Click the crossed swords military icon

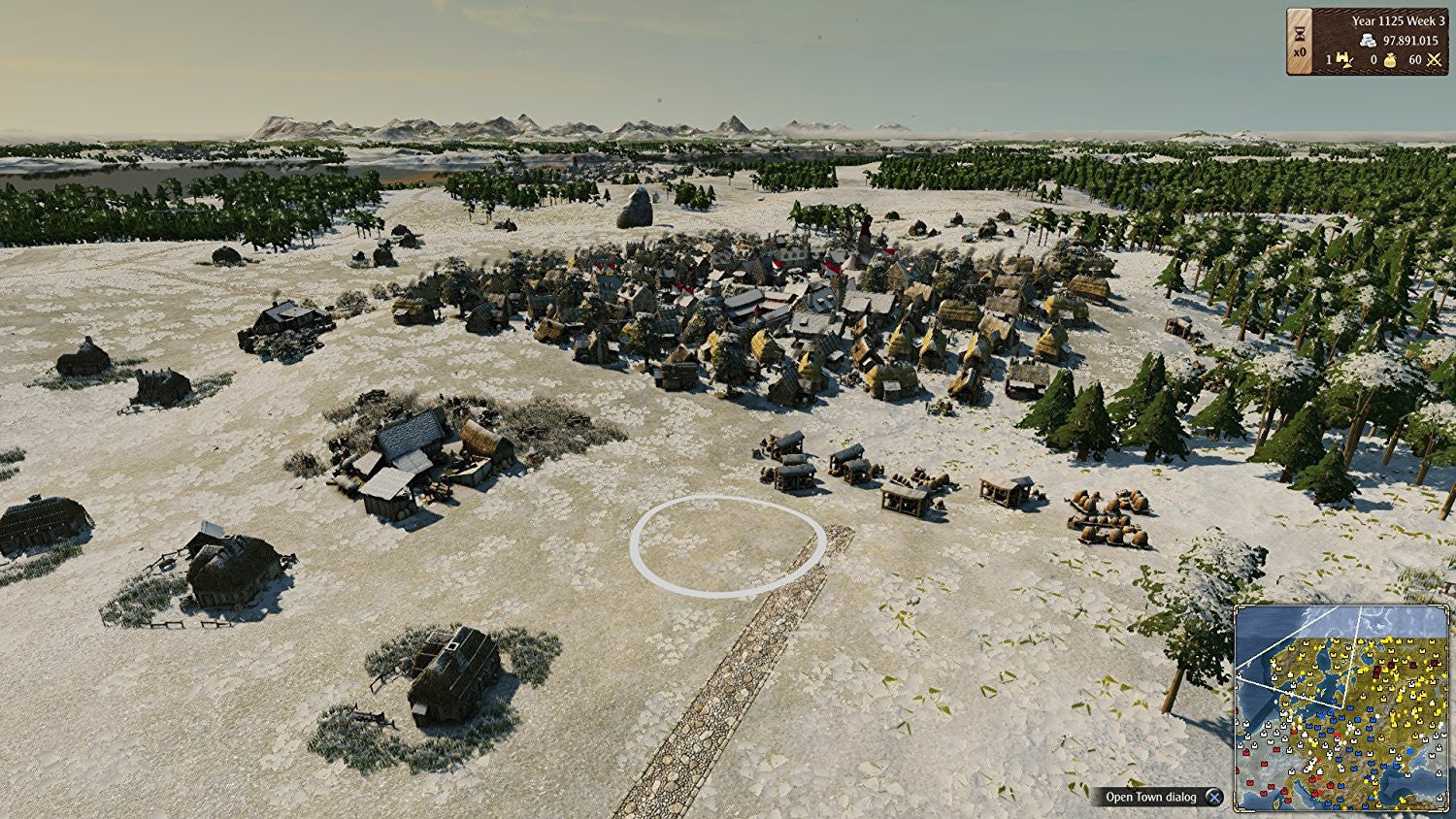point(1434,60)
